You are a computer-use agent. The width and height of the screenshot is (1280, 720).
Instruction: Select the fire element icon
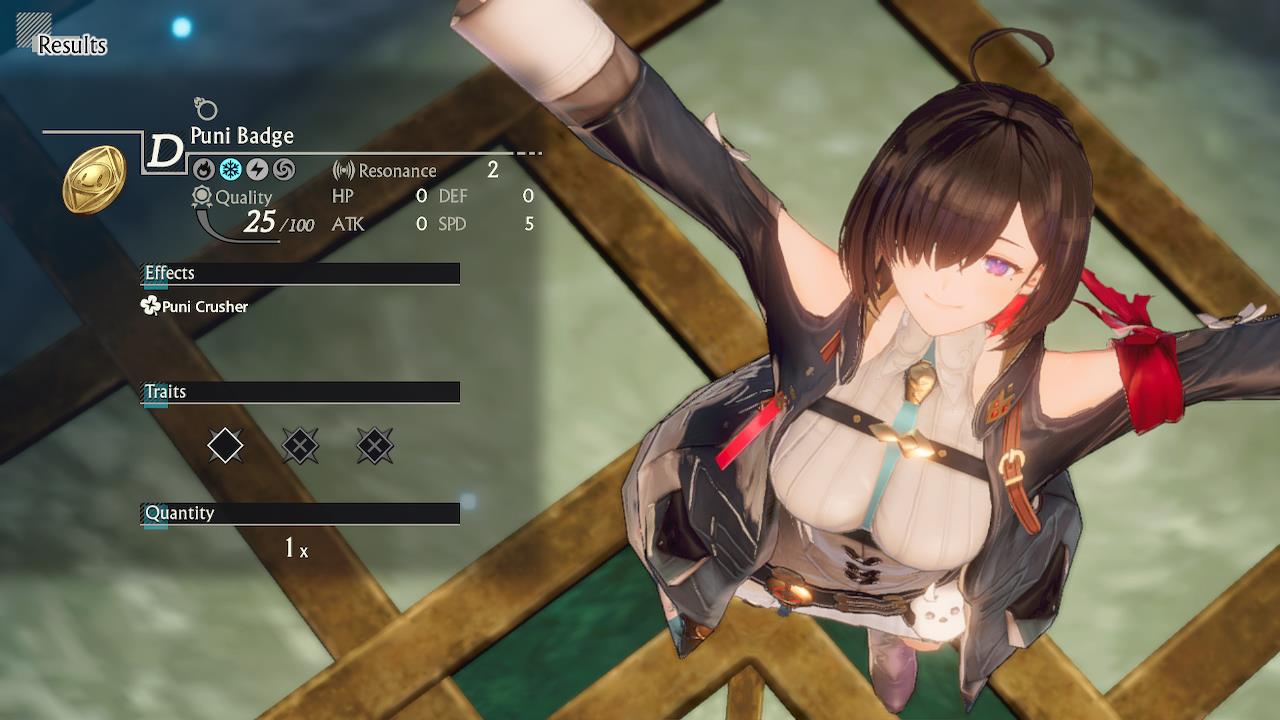tap(205, 169)
